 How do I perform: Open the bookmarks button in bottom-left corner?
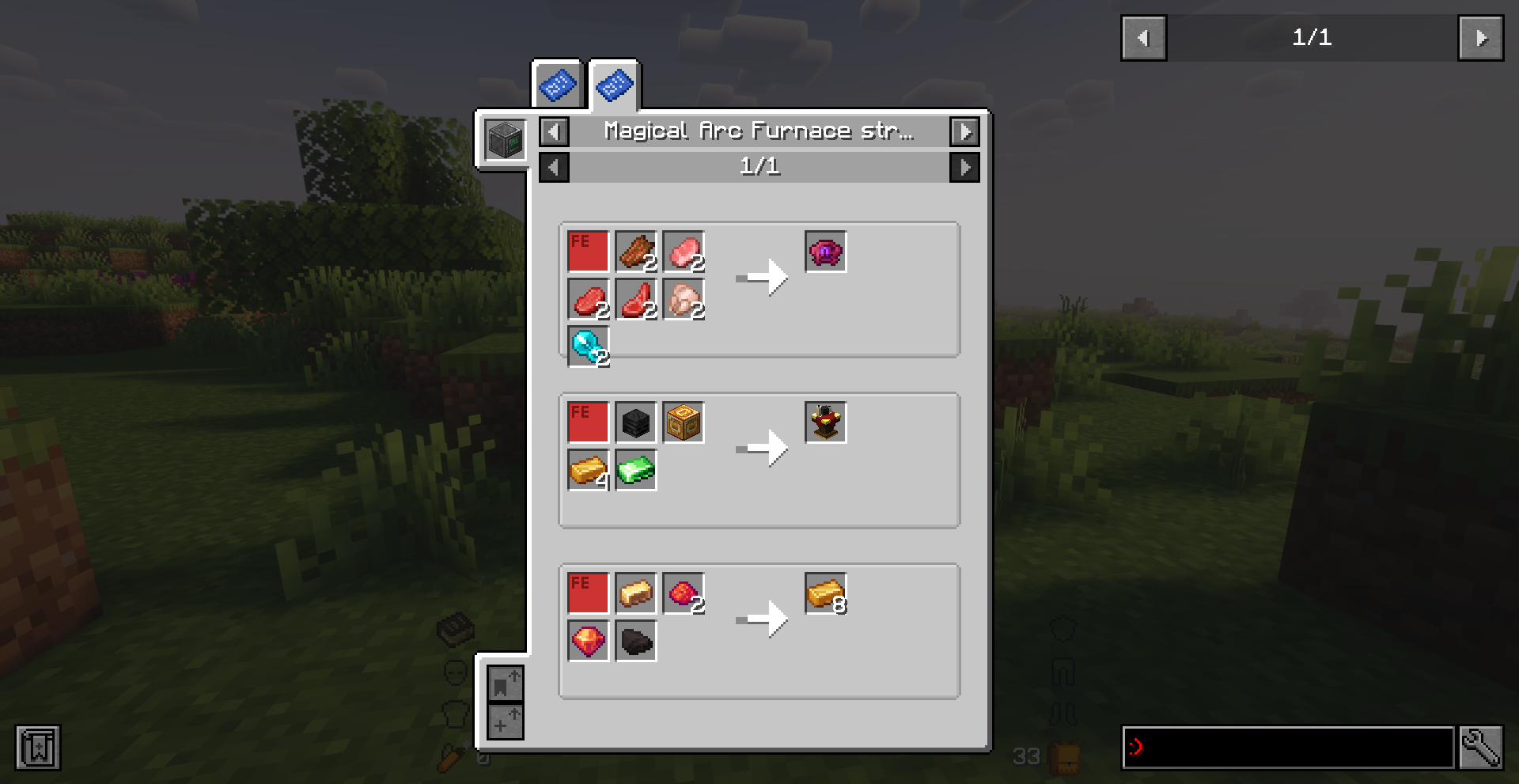[37, 748]
